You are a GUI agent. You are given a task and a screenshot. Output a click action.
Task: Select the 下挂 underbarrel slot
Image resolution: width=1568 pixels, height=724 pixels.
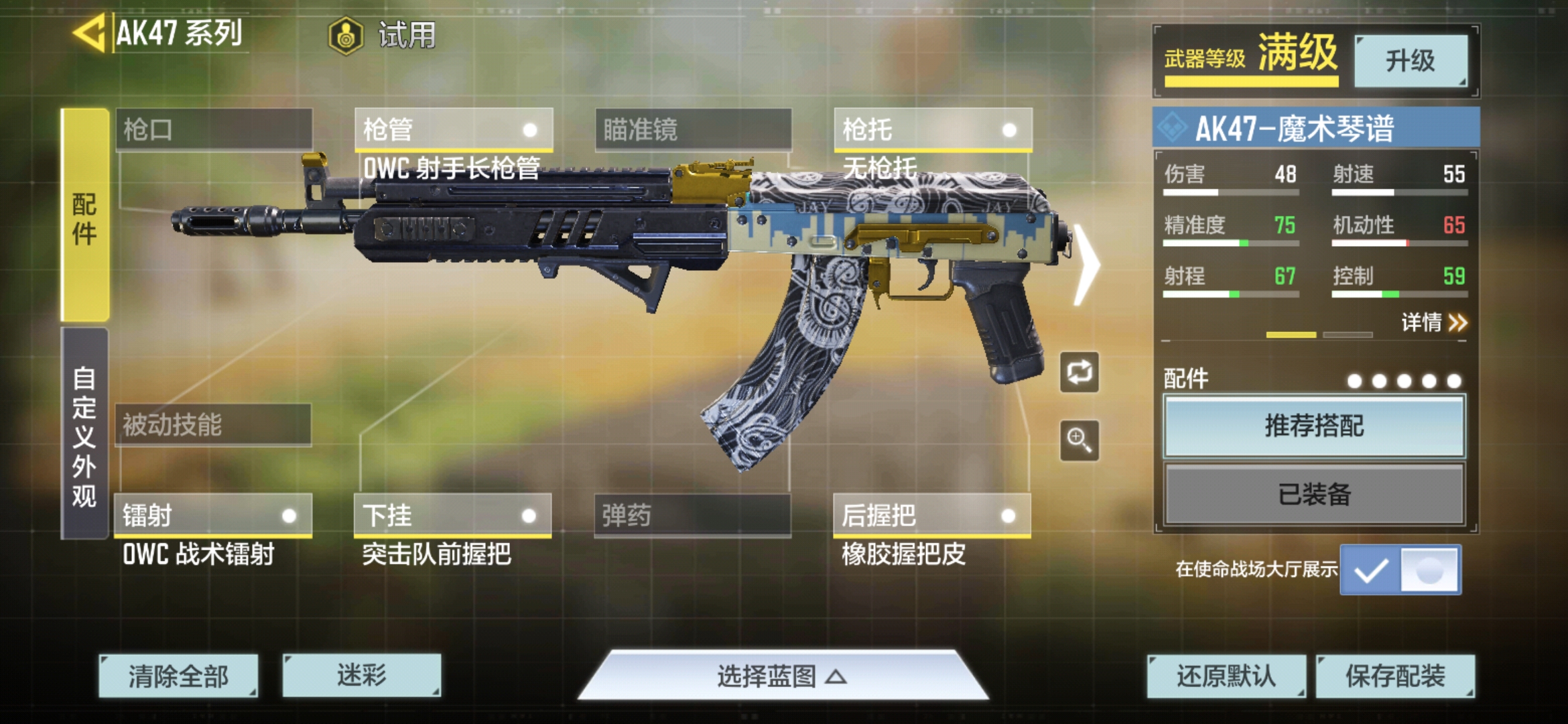[452, 515]
